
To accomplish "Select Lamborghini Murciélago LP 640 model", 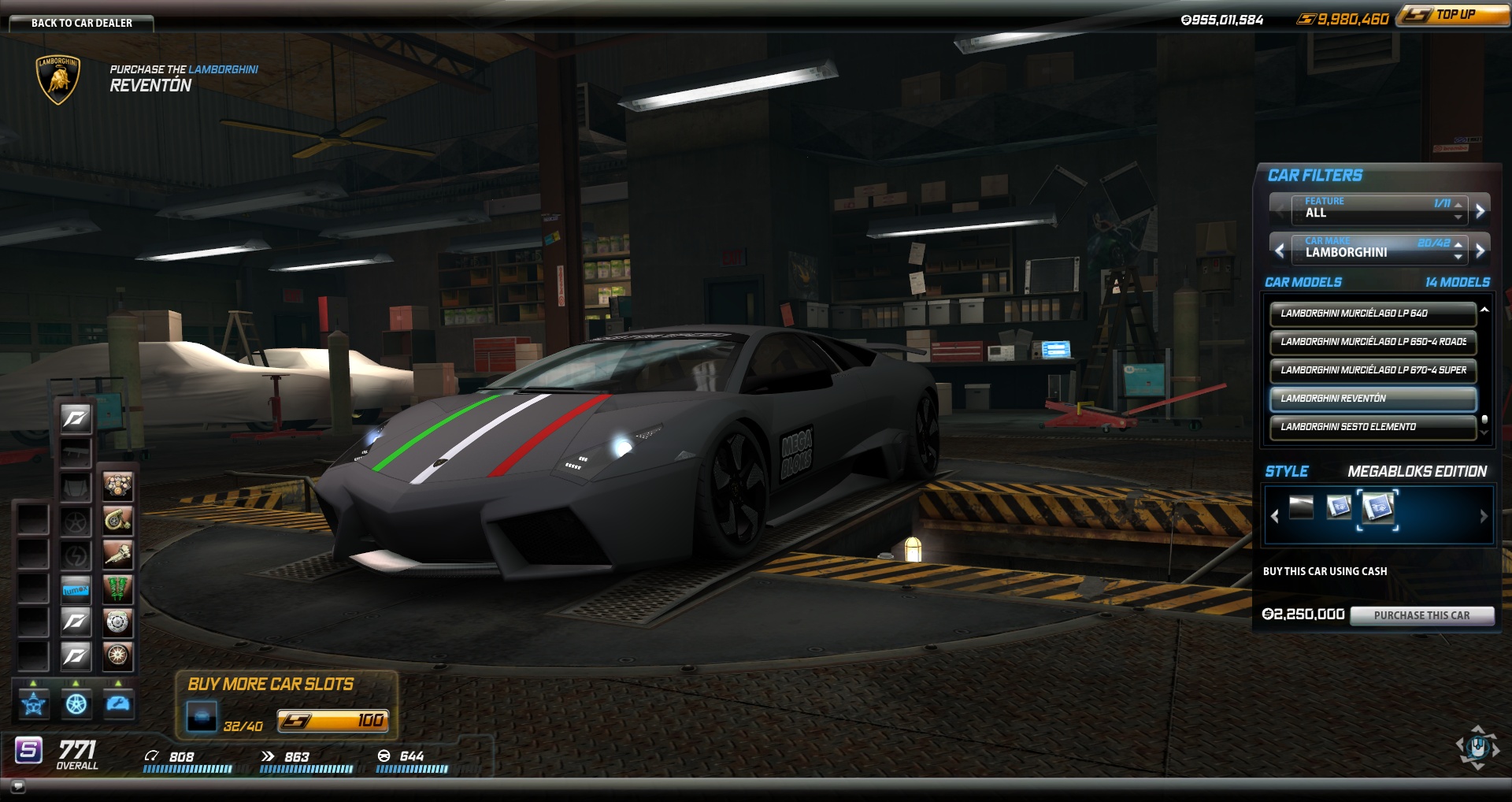I will tap(1372, 314).
